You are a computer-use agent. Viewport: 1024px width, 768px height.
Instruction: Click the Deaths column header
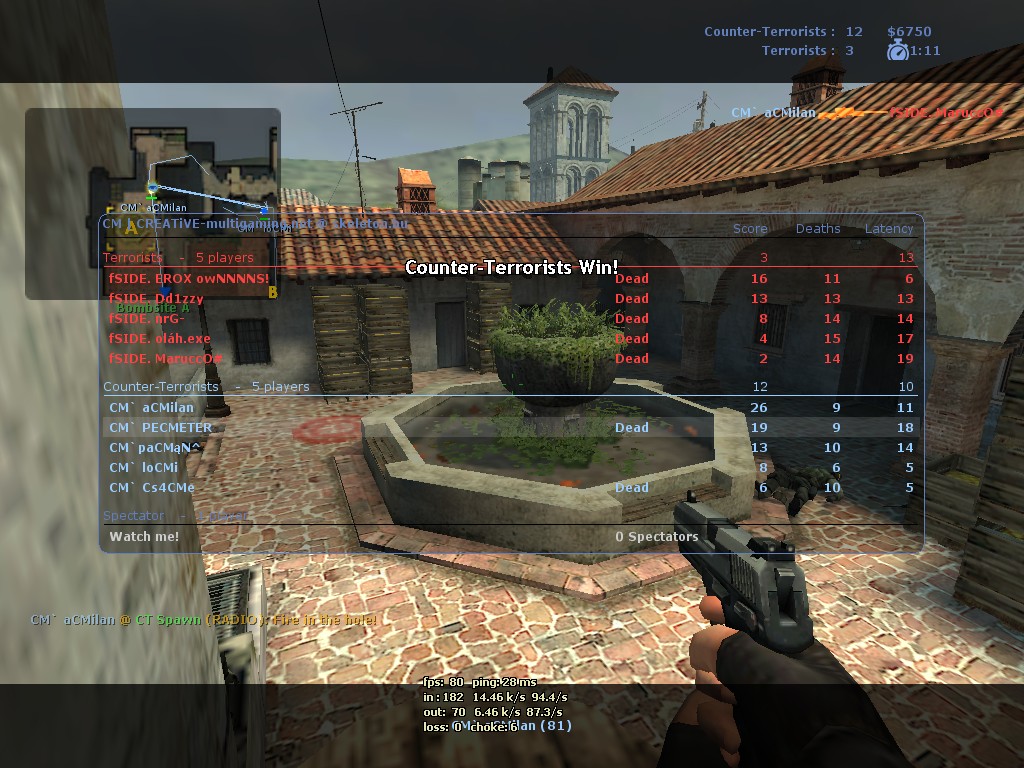pos(818,229)
